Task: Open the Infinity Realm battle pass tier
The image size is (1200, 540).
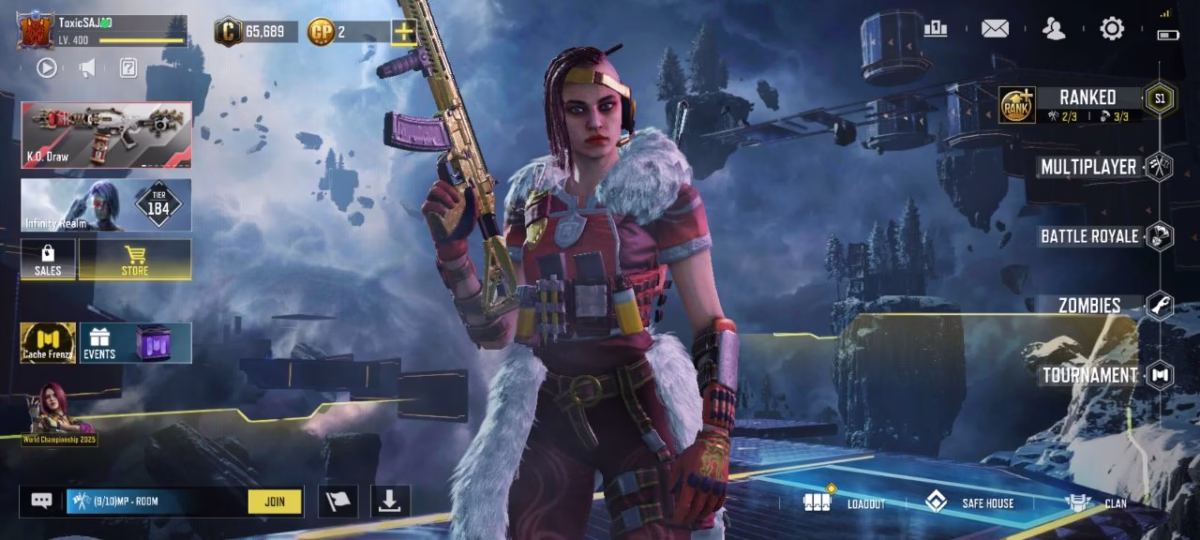Action: pos(106,205)
